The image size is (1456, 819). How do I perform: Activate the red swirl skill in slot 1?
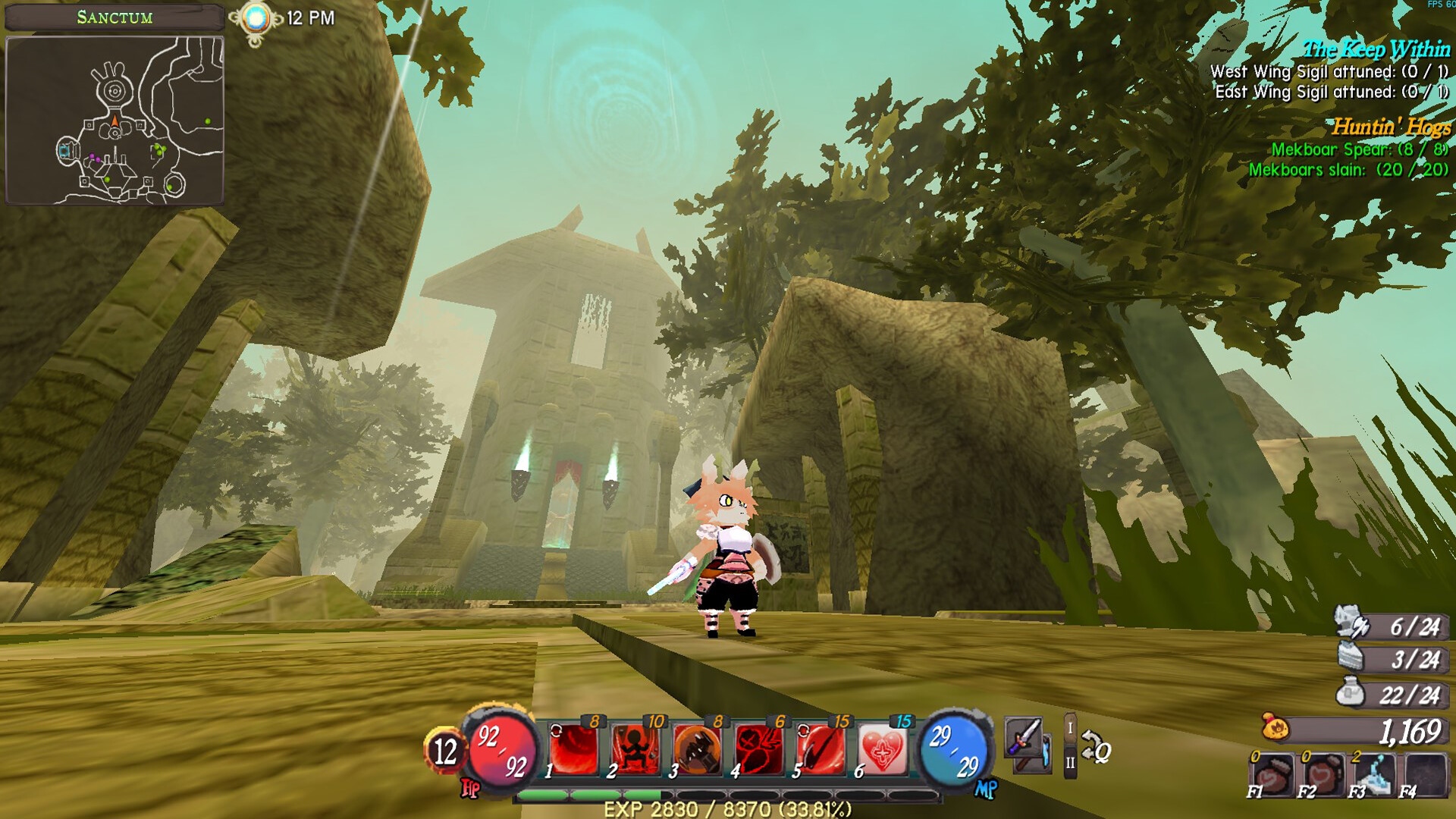point(574,750)
